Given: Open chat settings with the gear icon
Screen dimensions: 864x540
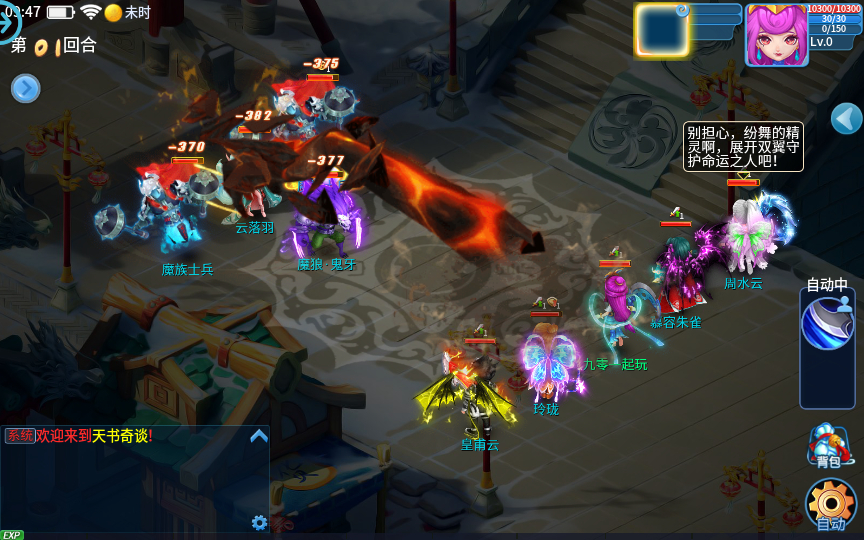Looking at the screenshot, I should pos(259,522).
